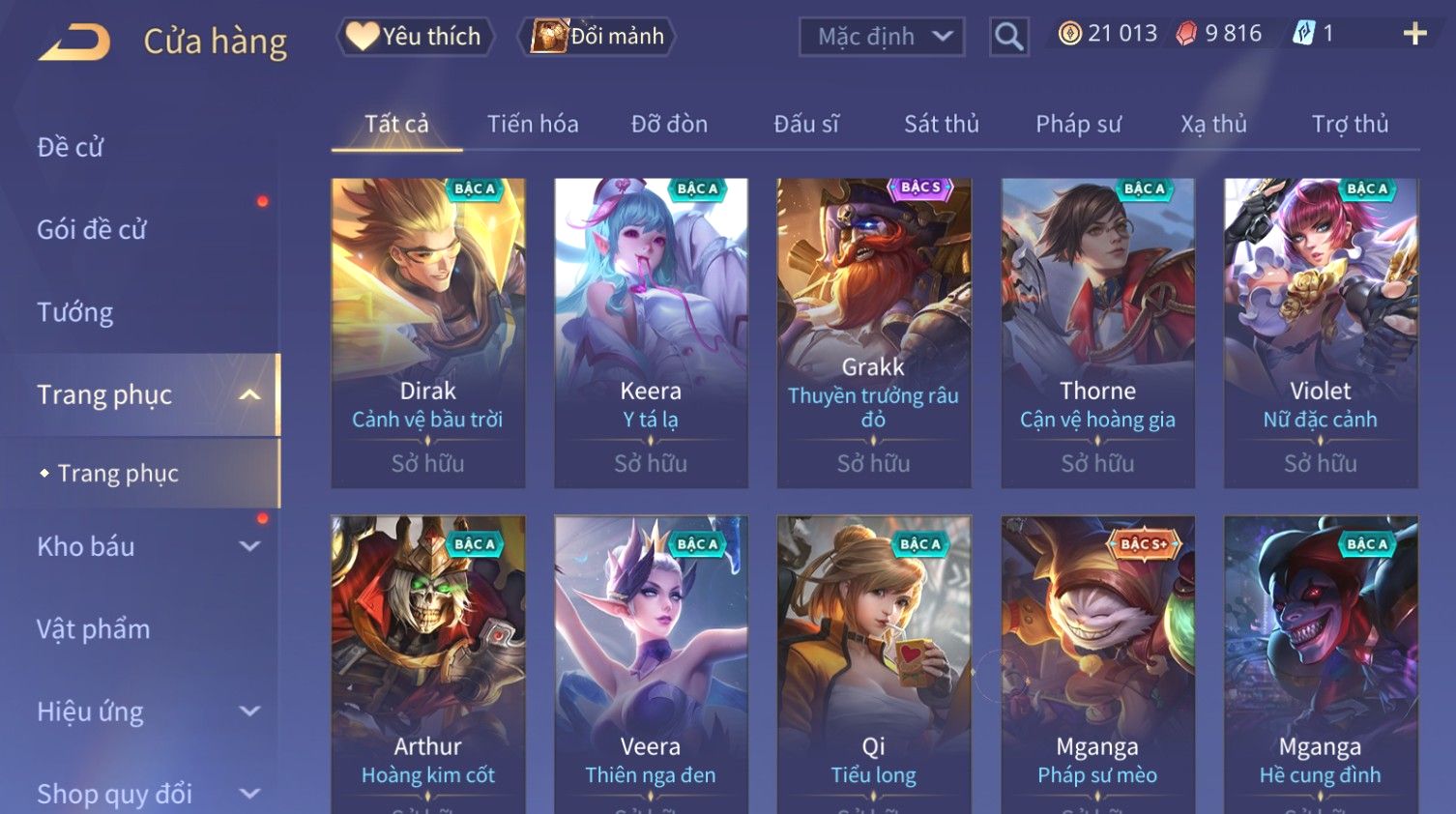Click the magnifying glass search button
Viewport: 1456px width, 814px height.
[x=1008, y=37]
